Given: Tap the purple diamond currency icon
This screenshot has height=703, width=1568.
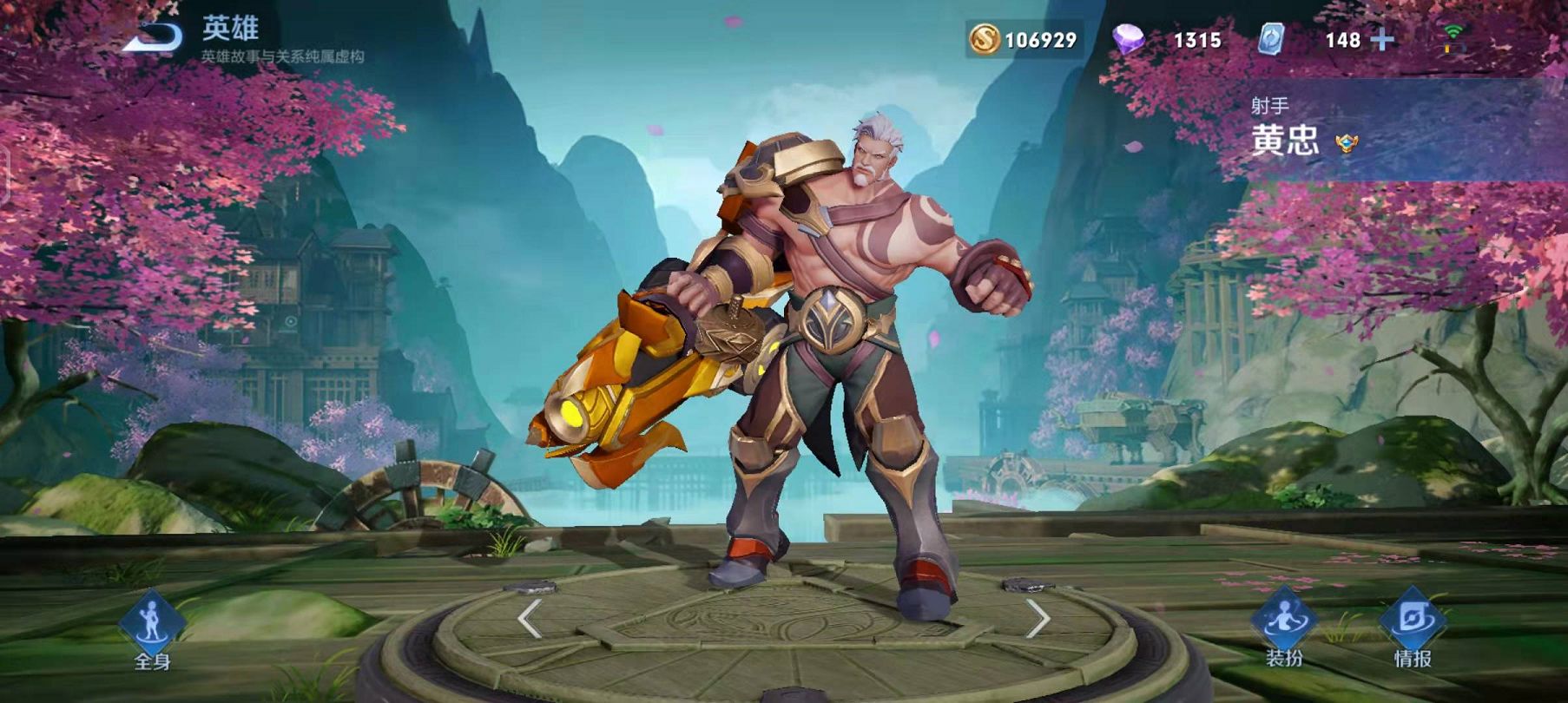Looking at the screenshot, I should pos(1128,39).
